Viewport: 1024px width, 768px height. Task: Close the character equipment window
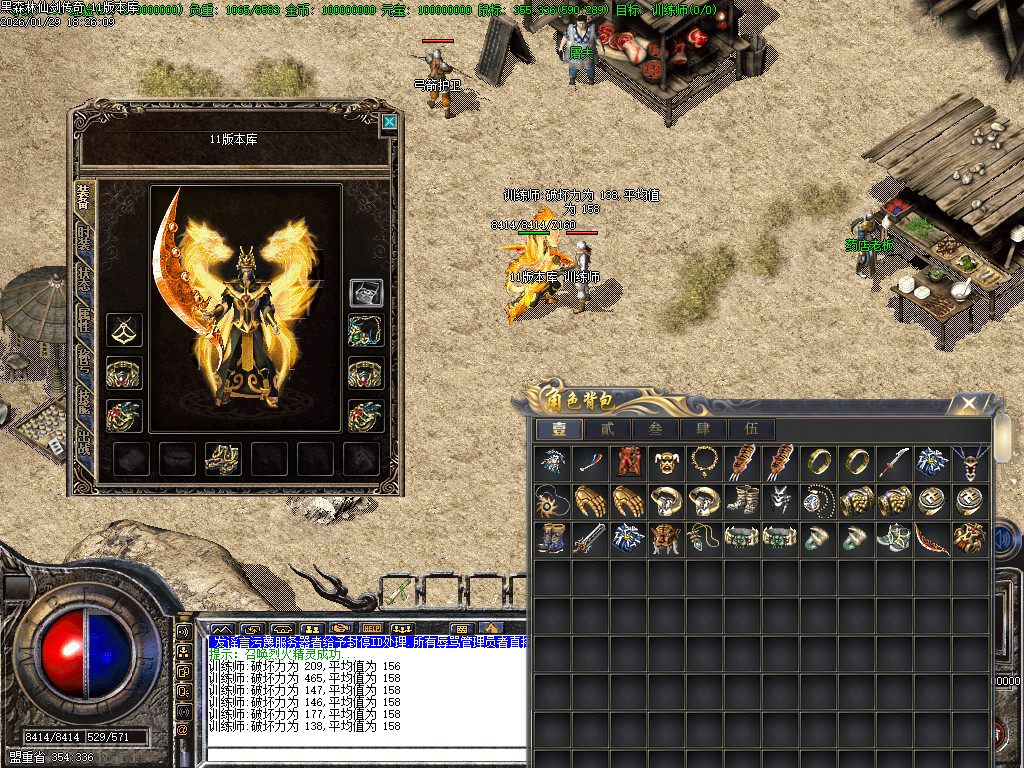[x=389, y=122]
